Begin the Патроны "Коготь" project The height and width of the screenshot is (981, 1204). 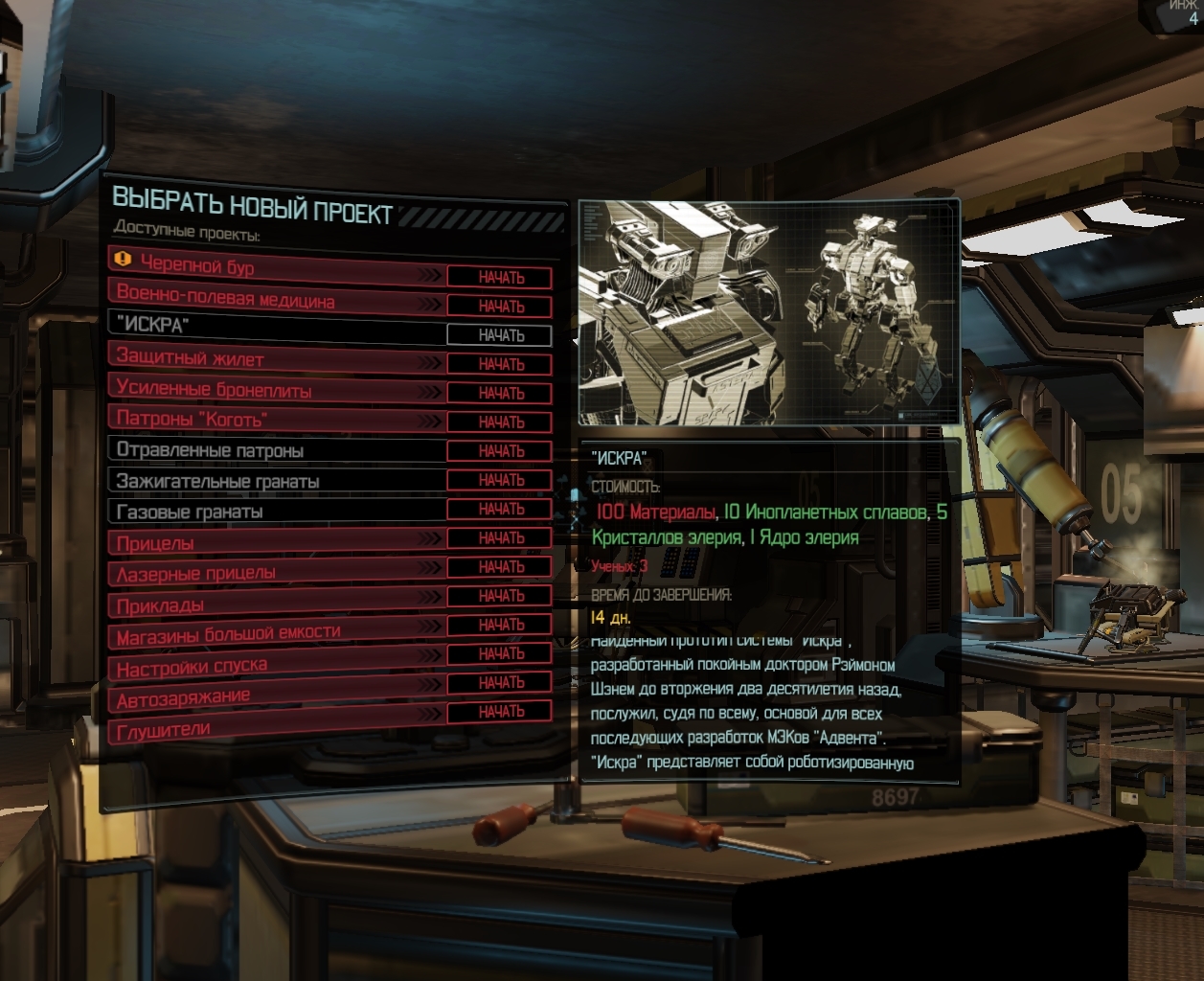click(501, 422)
